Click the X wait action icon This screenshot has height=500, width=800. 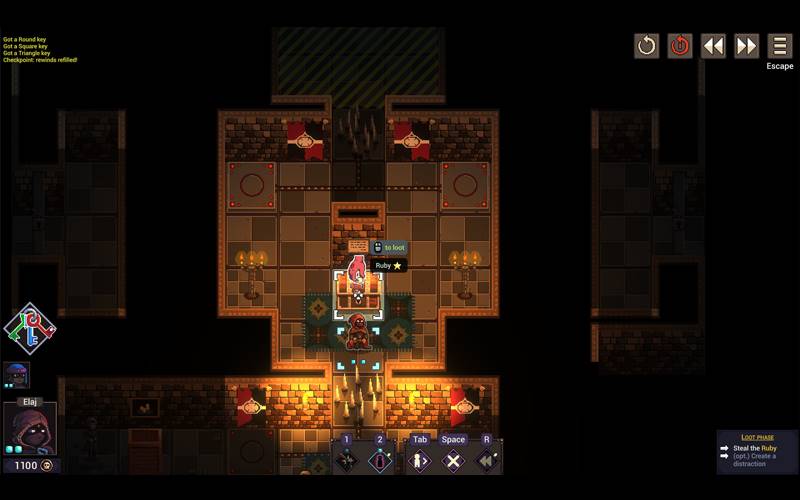(453, 461)
